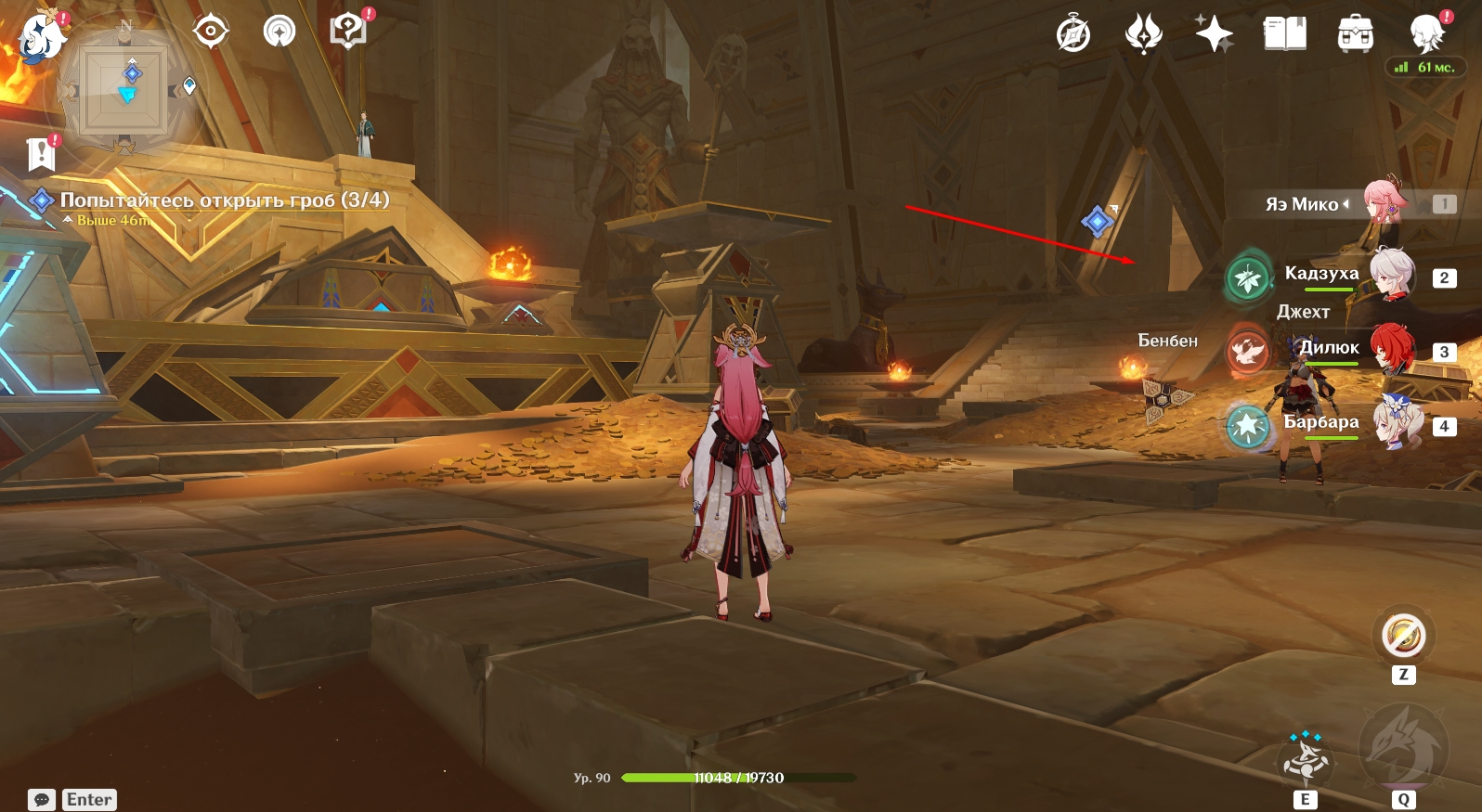Open the battle pass flame icon
1482x812 pixels.
coord(1143,35)
